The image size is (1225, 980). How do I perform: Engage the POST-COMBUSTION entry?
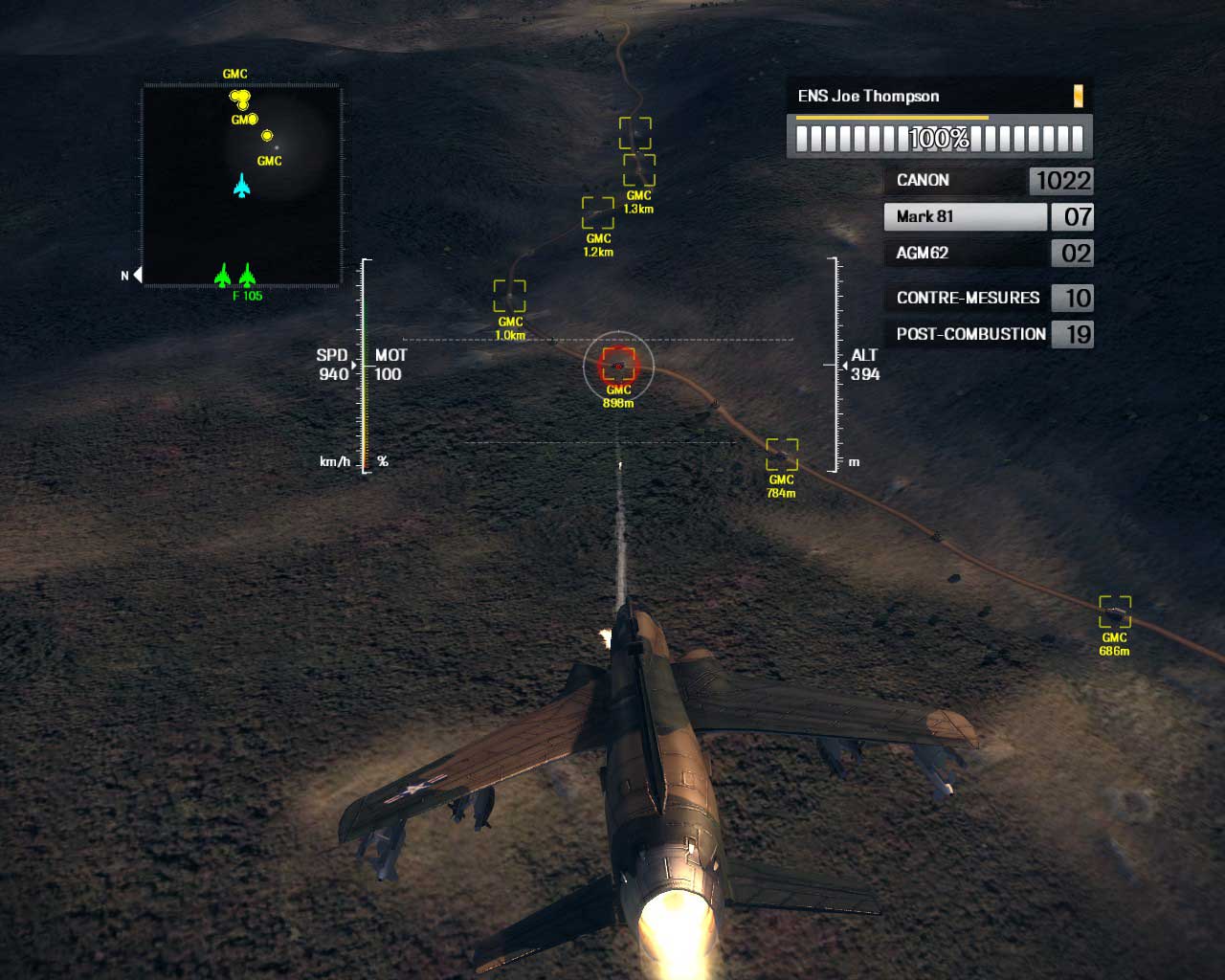pos(987,334)
